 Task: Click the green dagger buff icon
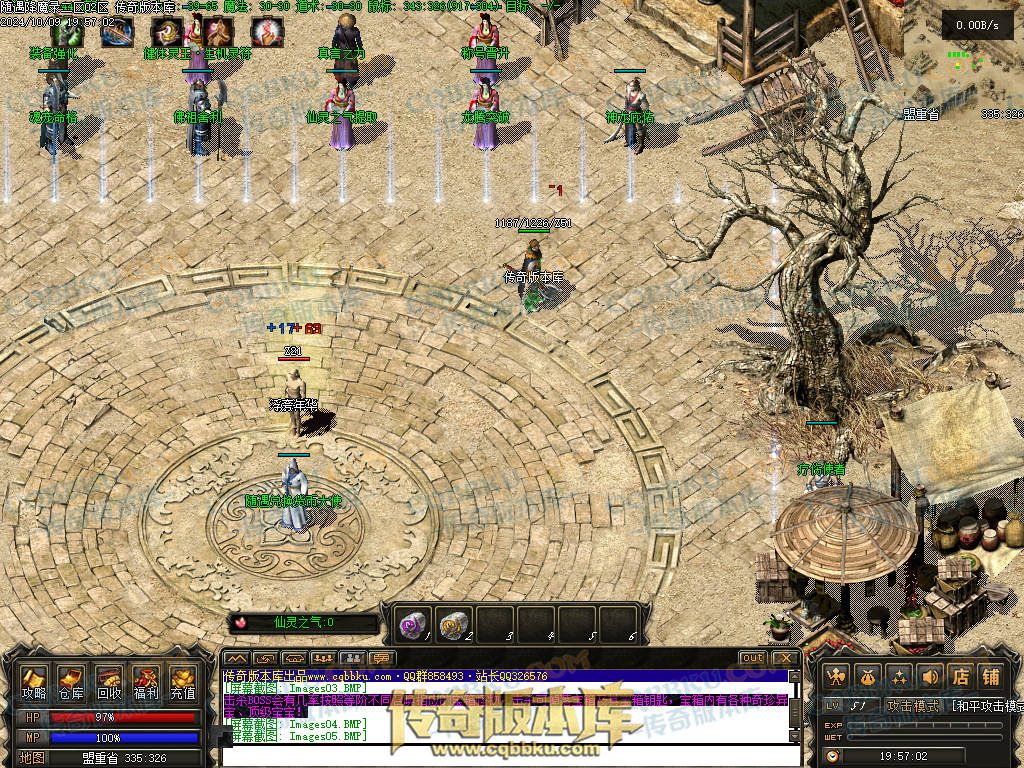pos(66,32)
